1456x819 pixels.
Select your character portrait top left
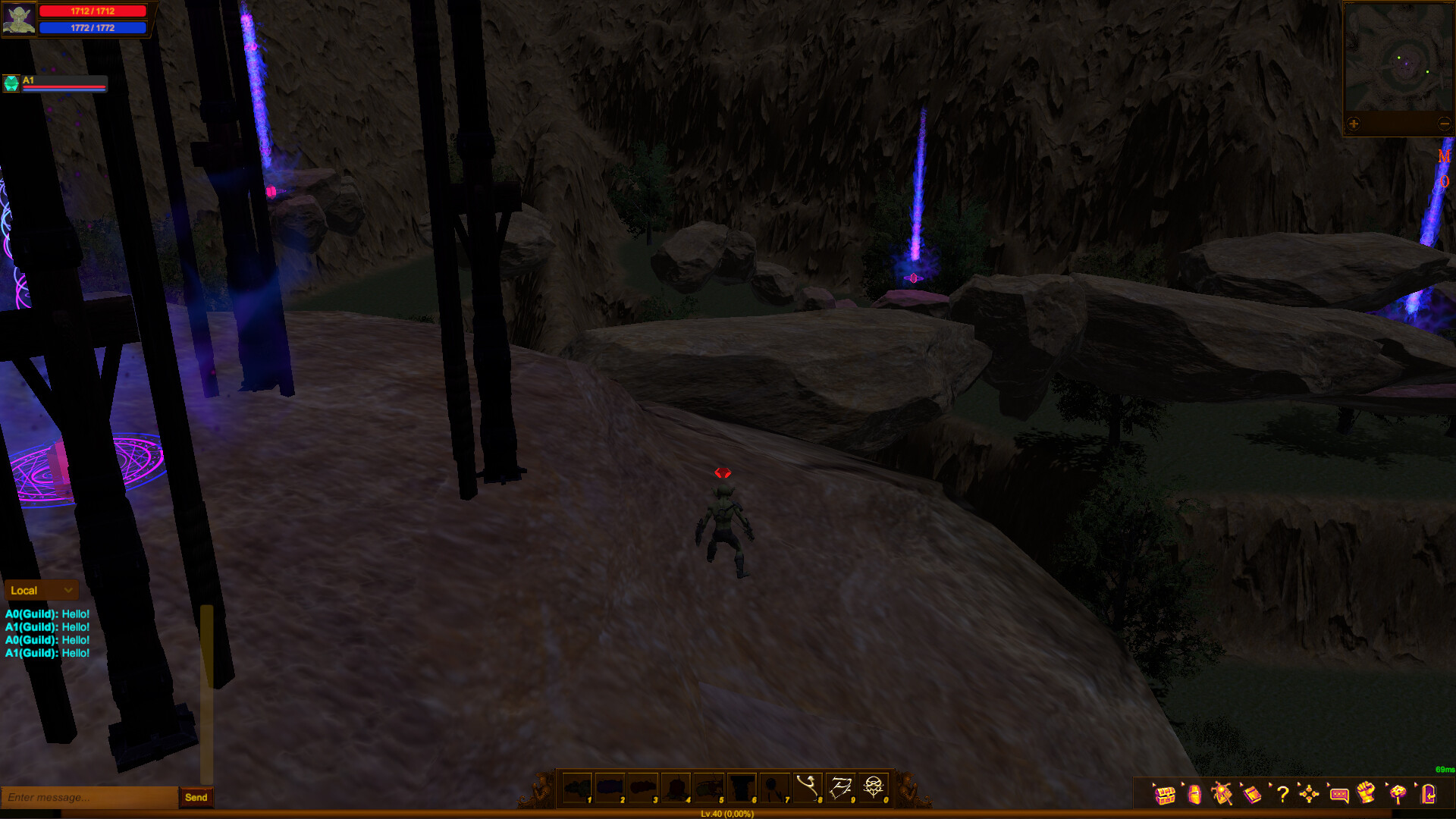pos(19,19)
